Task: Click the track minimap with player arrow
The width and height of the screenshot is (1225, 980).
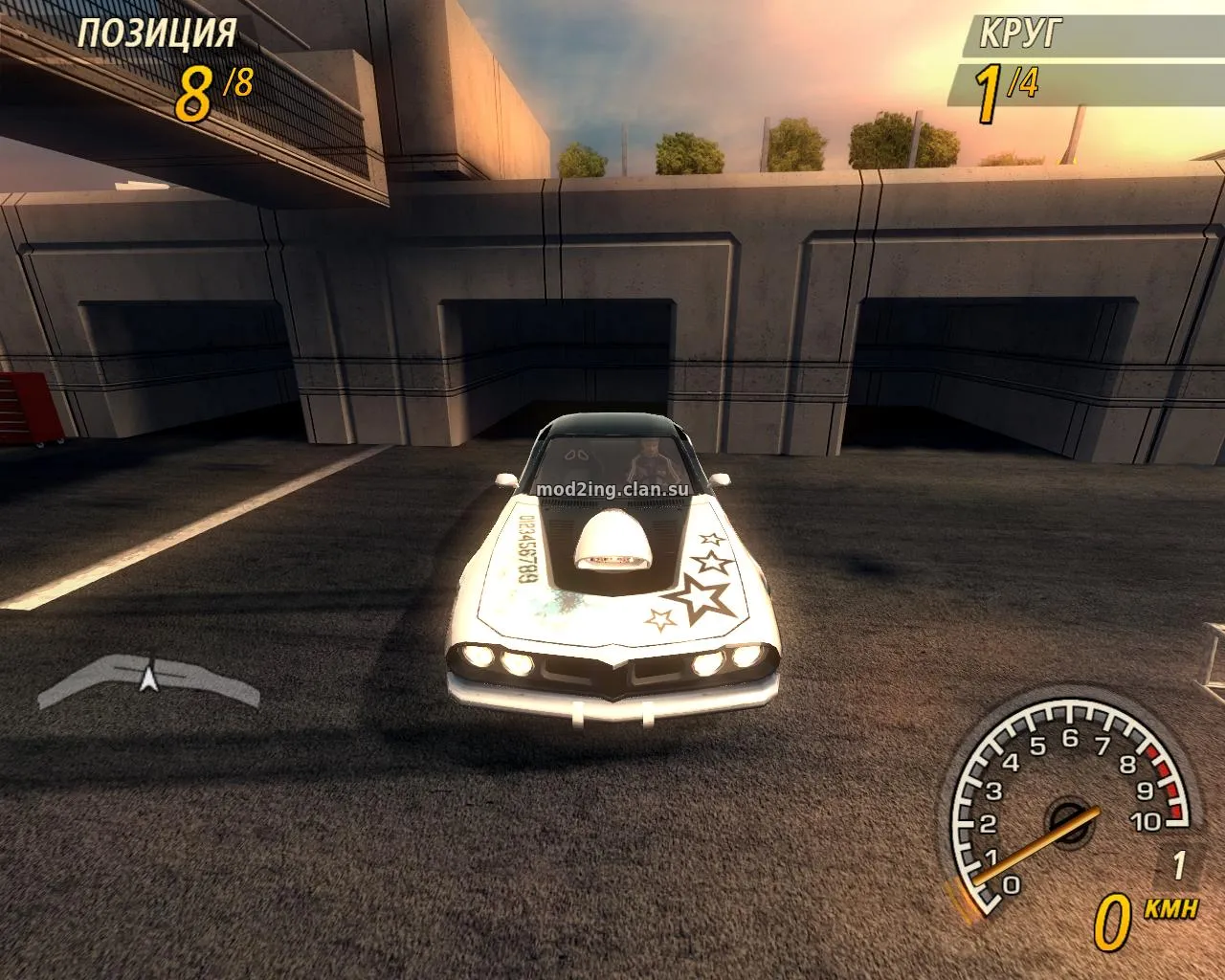Action: click(x=148, y=679)
